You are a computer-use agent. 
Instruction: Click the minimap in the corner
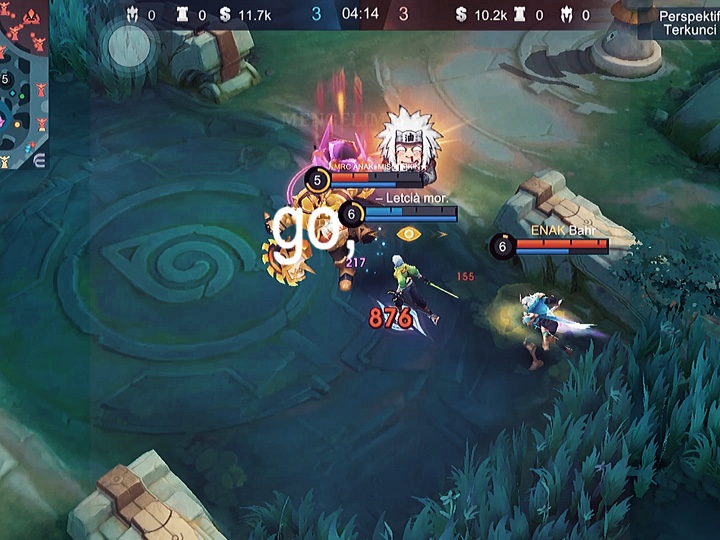[23, 85]
